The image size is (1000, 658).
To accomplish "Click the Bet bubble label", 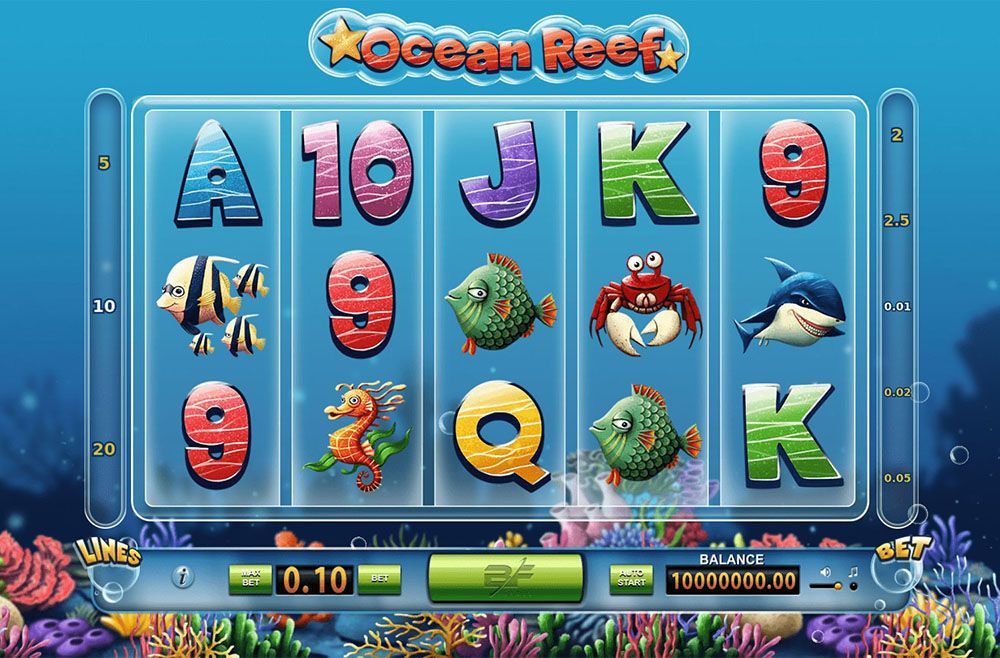I will [x=896, y=552].
